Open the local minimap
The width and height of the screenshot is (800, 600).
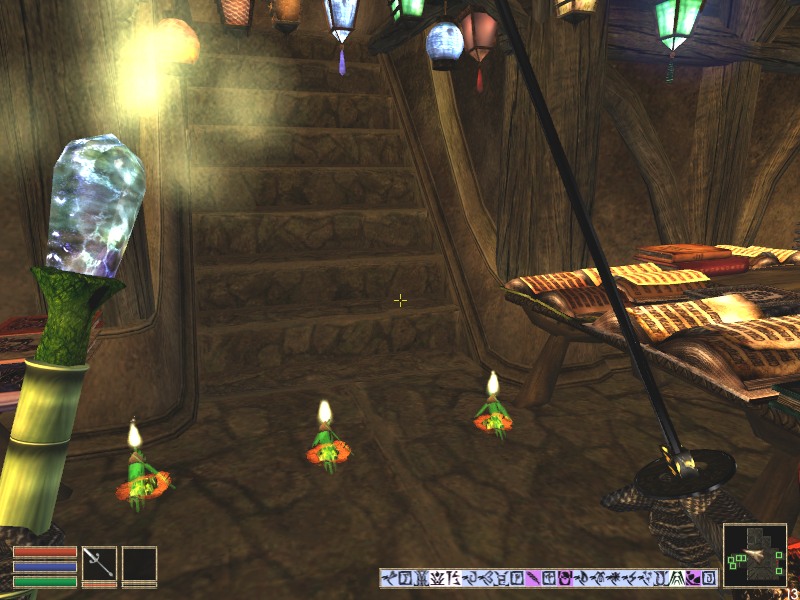pos(754,555)
